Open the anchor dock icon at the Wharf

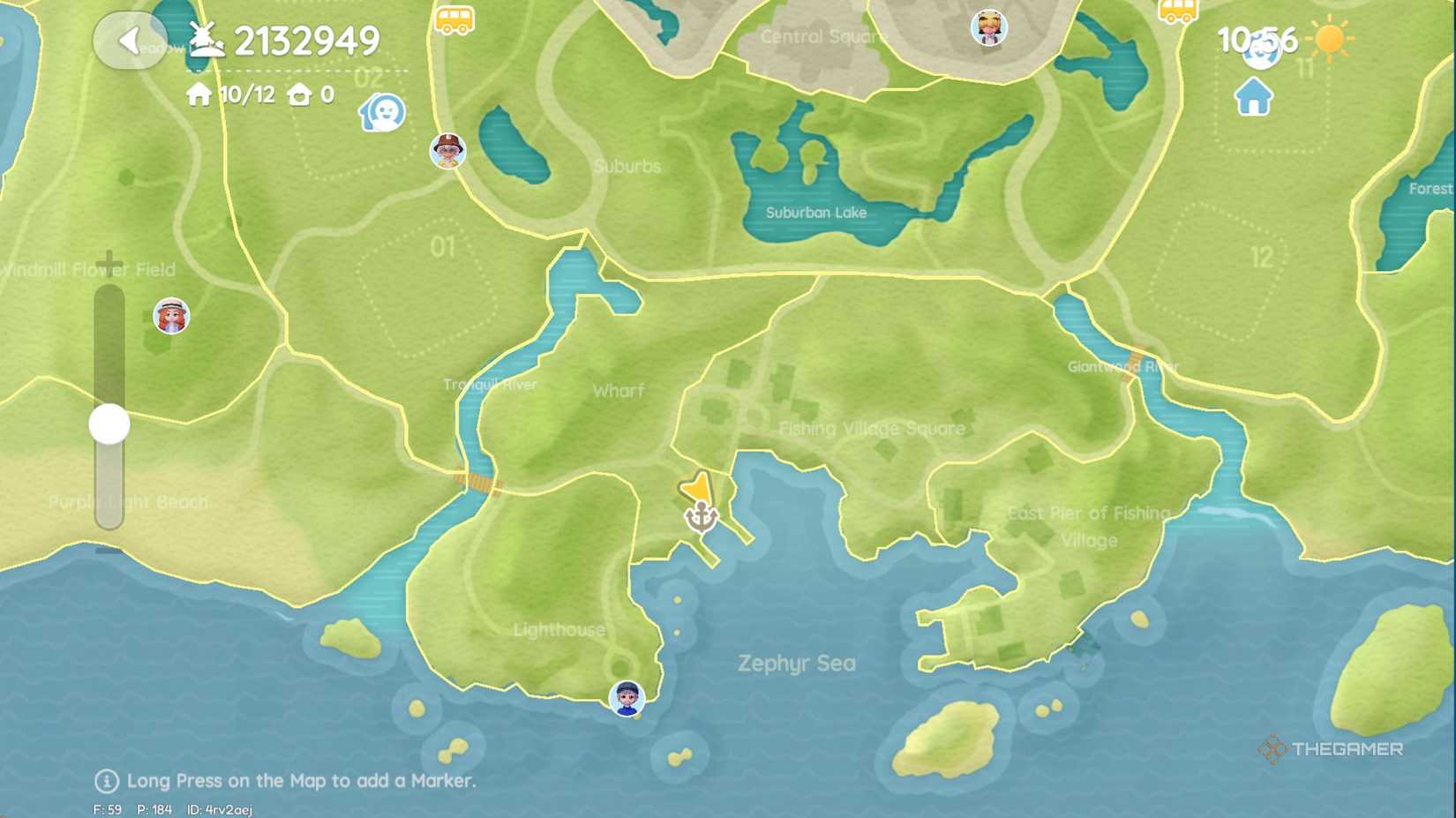(x=700, y=516)
